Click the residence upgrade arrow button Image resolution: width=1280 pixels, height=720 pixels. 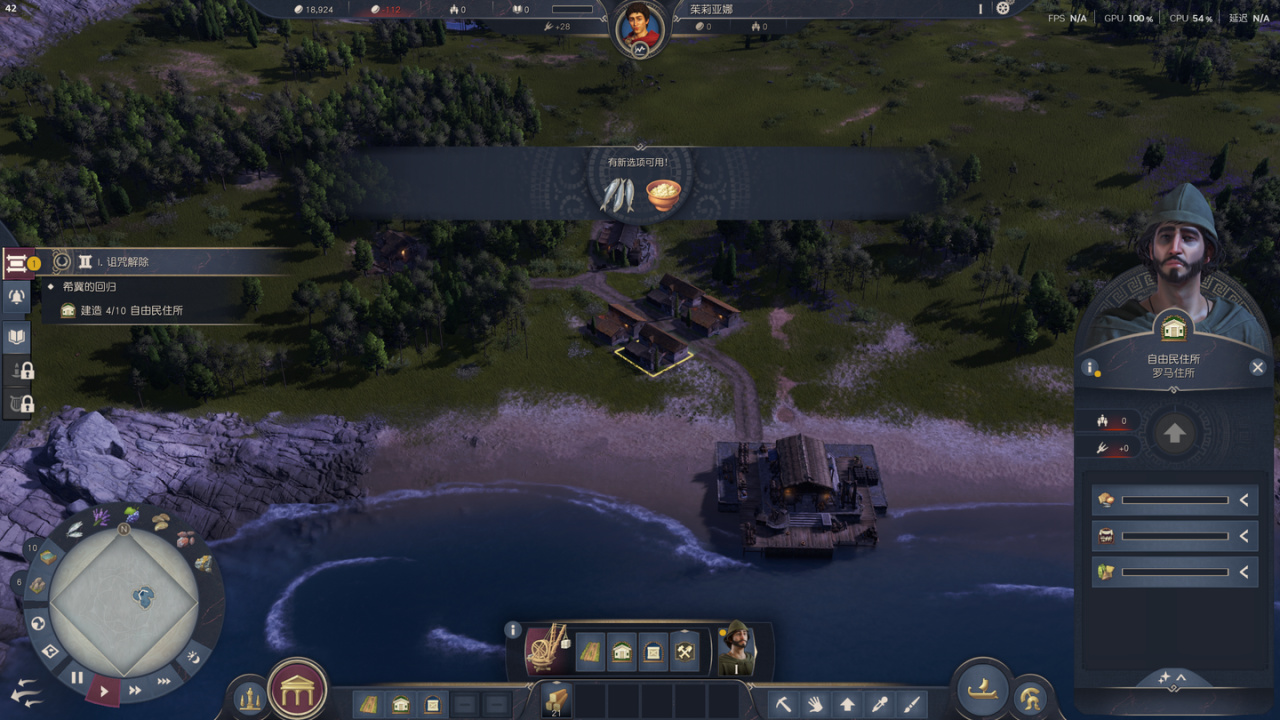(1175, 434)
